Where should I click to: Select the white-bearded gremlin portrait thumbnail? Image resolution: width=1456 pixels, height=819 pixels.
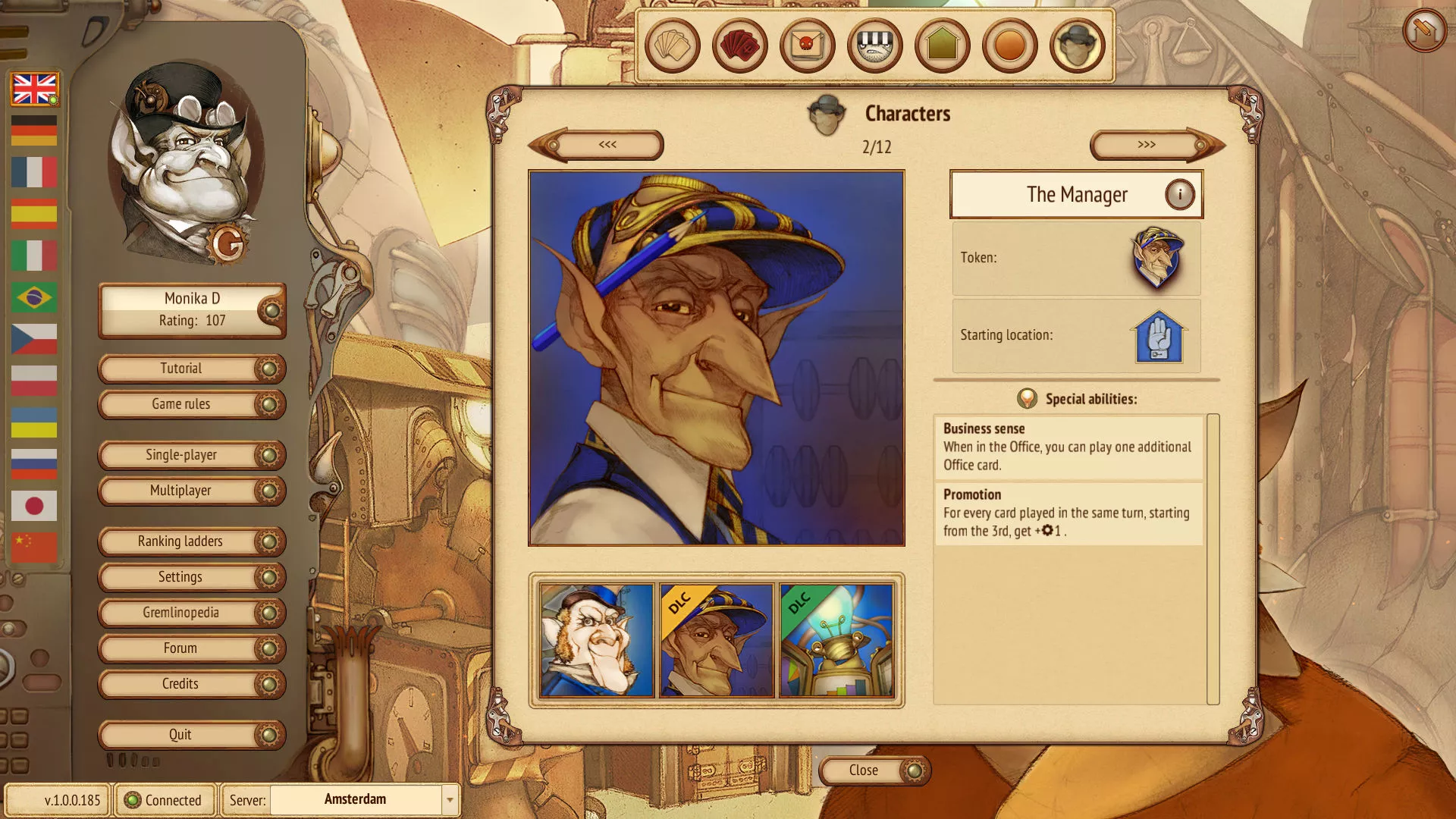(597, 640)
